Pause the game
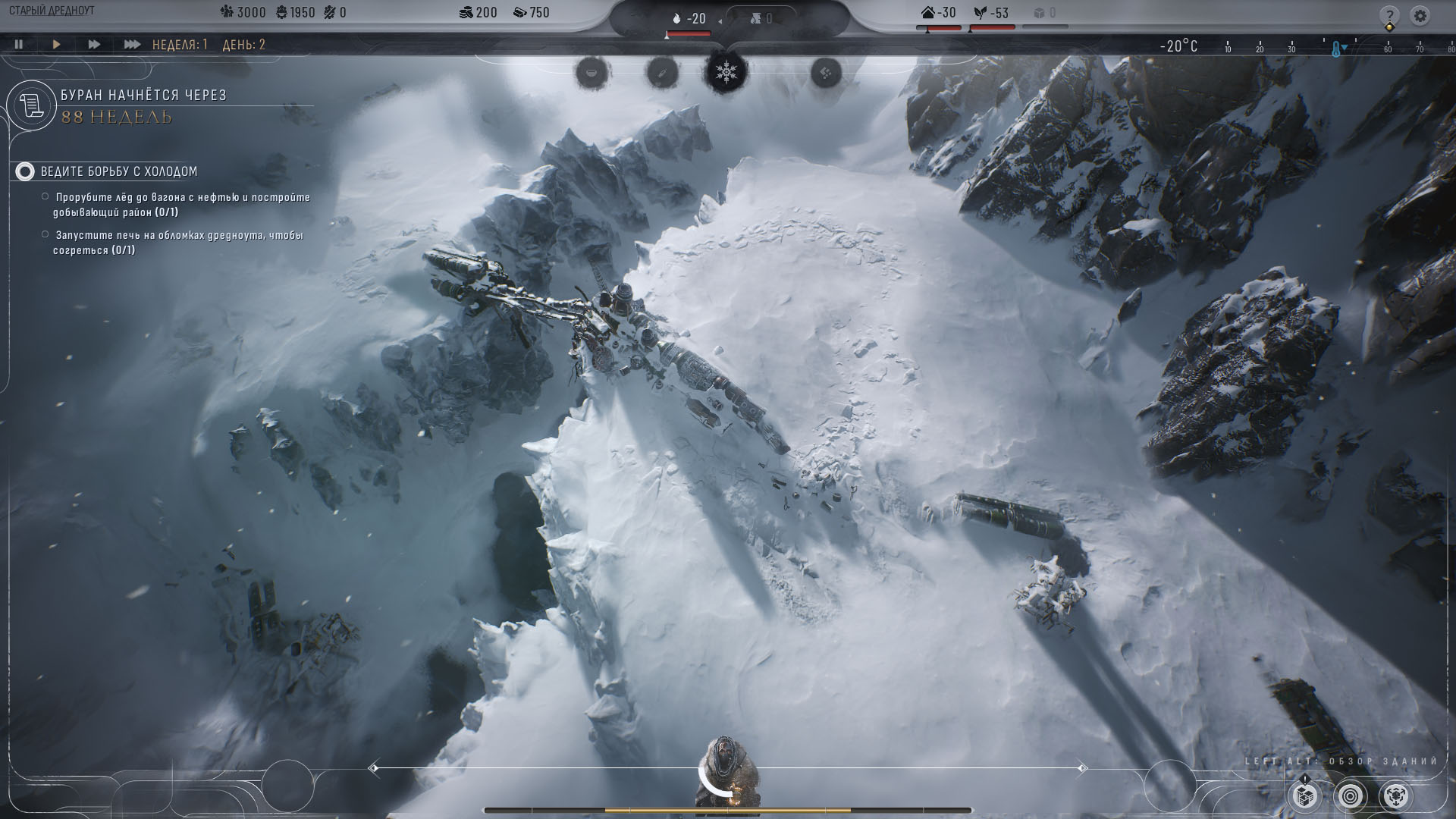This screenshot has width=1456, height=819. (x=19, y=45)
